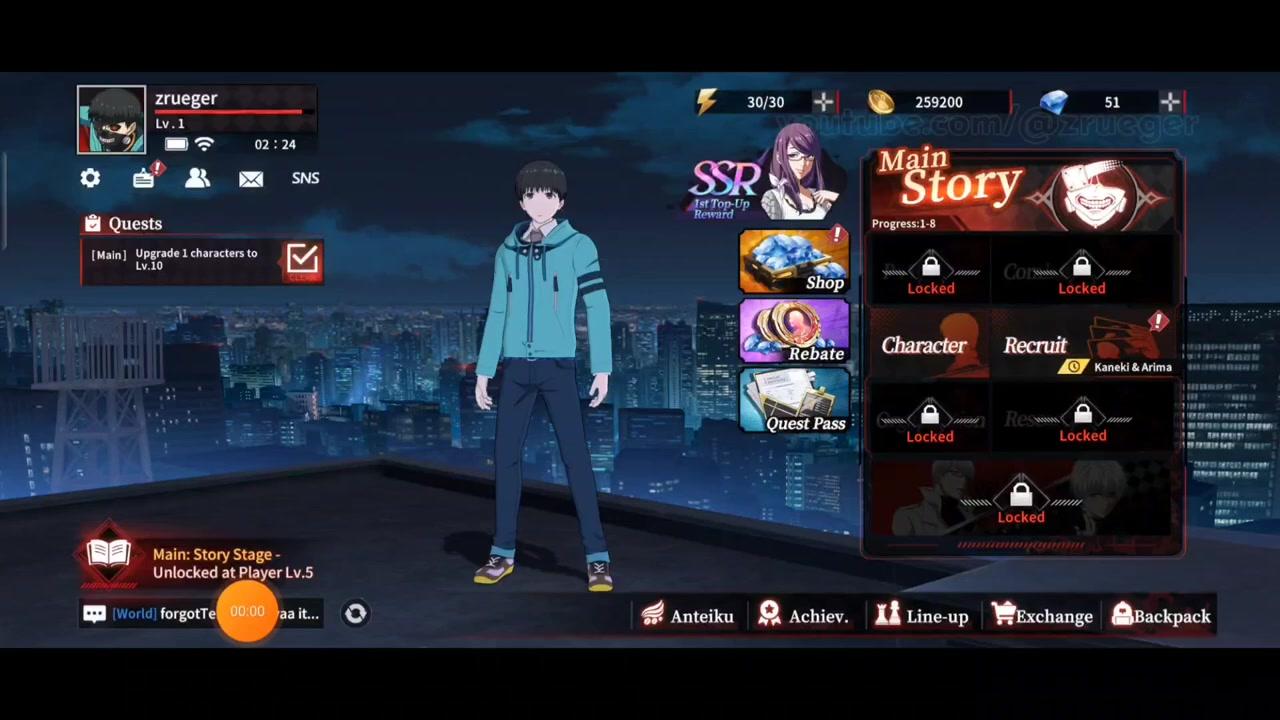Open the Anteiku menu
The height and width of the screenshot is (720, 1280).
coord(689,616)
